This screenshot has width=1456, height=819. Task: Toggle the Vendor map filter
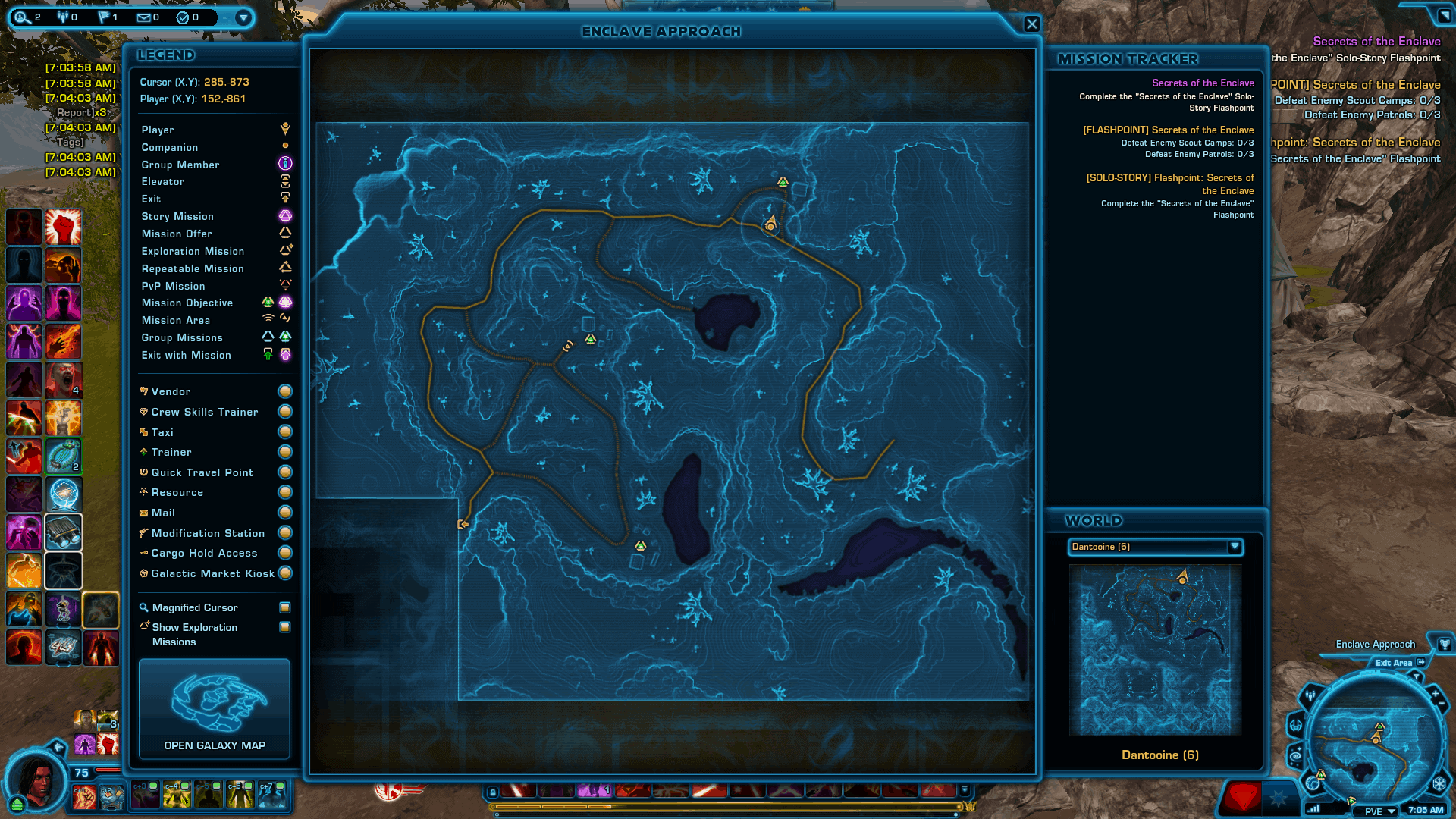point(285,391)
